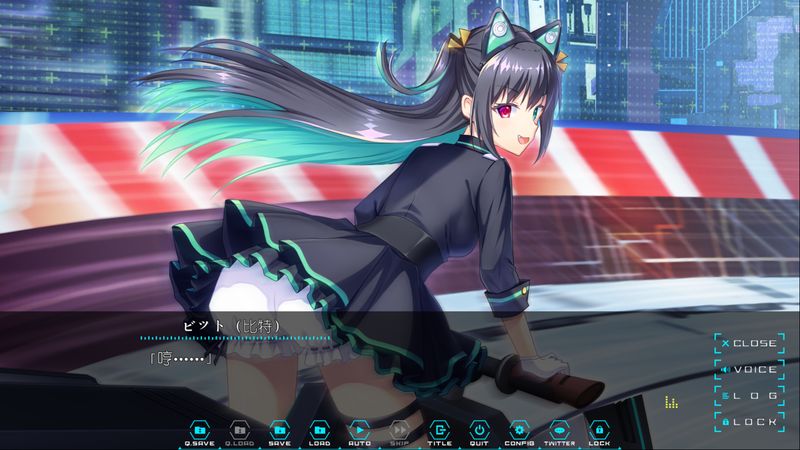Open the CONFIG gear settings
Viewport: 800px width, 450px height.
click(x=519, y=430)
